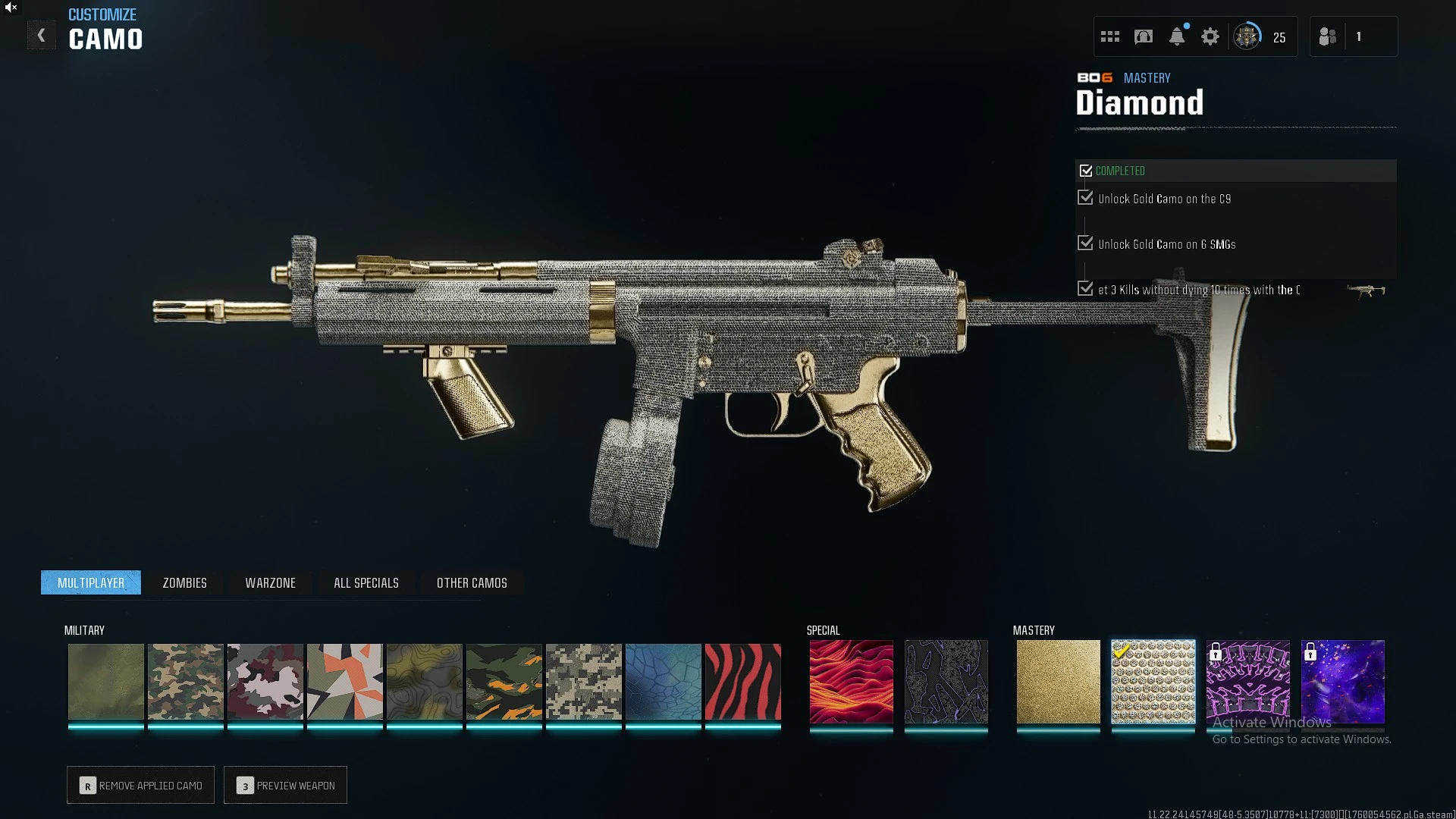
Task: Choose the Multiplayer camo tab
Action: (x=91, y=582)
